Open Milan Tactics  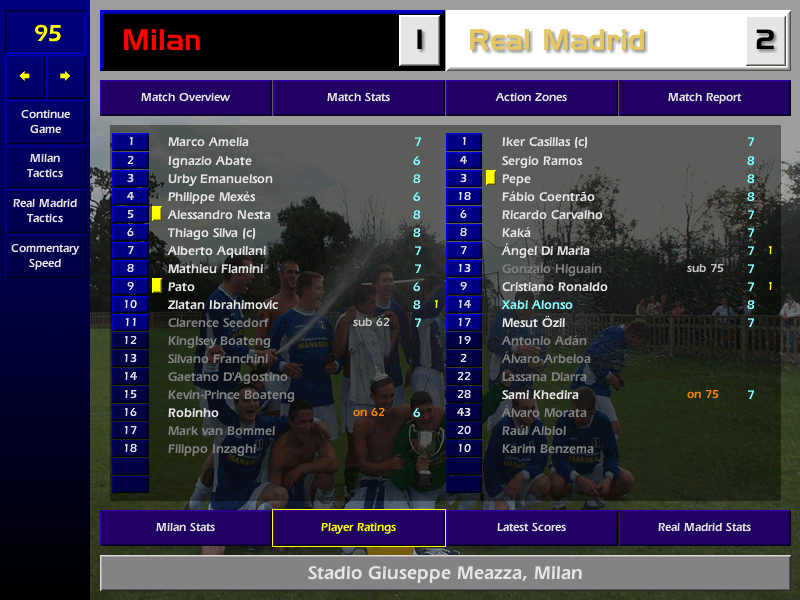tap(45, 166)
